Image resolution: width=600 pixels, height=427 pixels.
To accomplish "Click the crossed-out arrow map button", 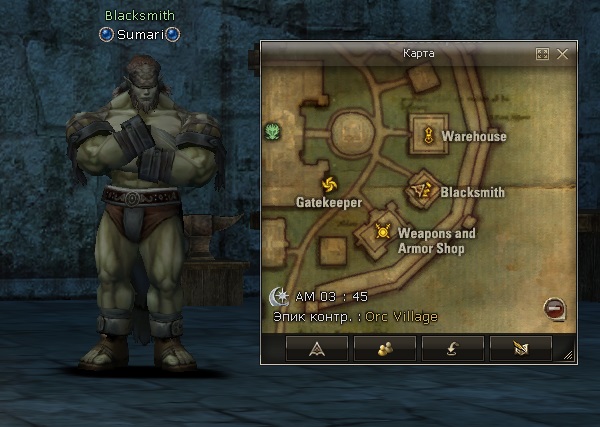I will (520, 348).
